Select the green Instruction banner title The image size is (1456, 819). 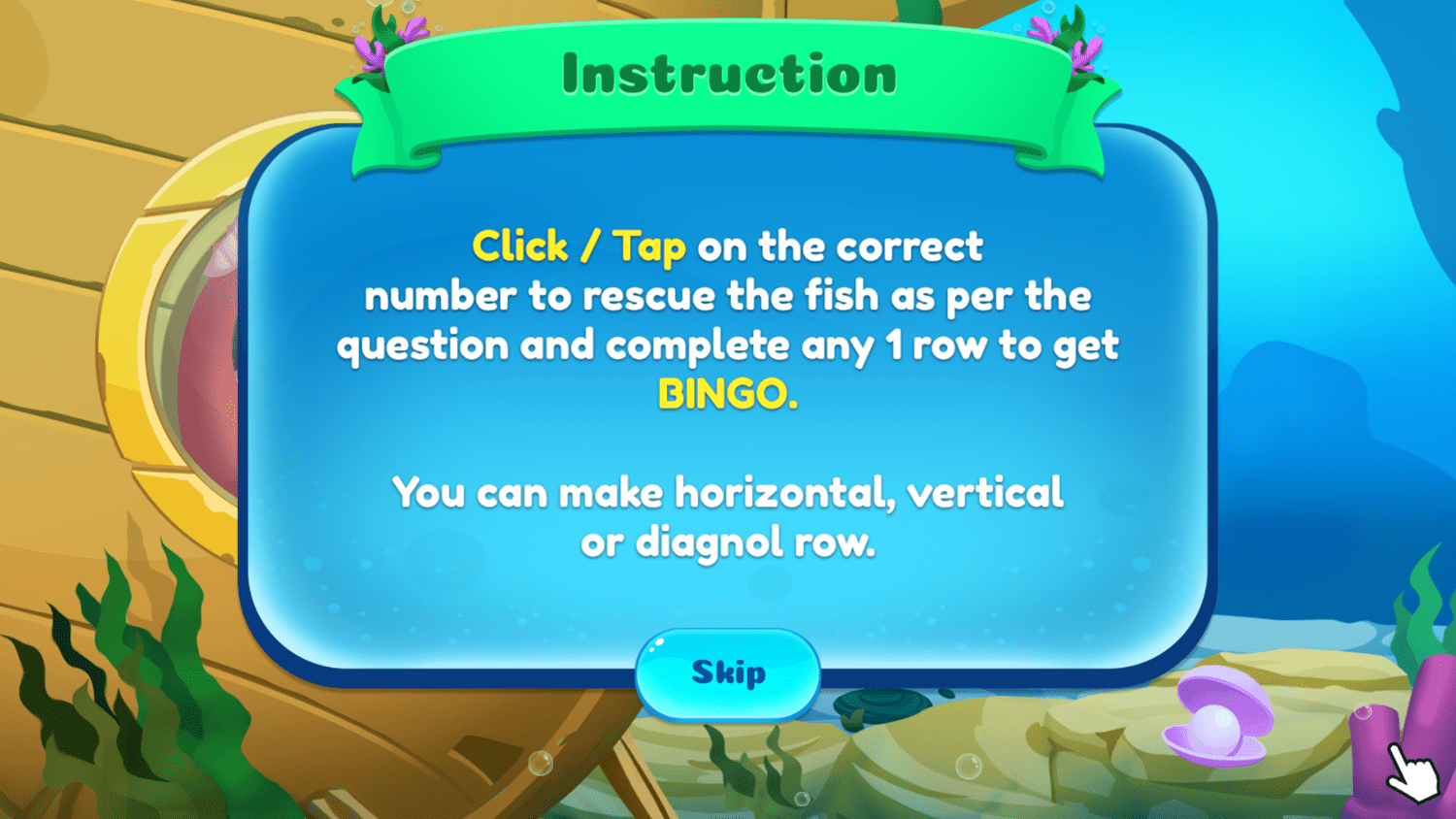pos(727,73)
